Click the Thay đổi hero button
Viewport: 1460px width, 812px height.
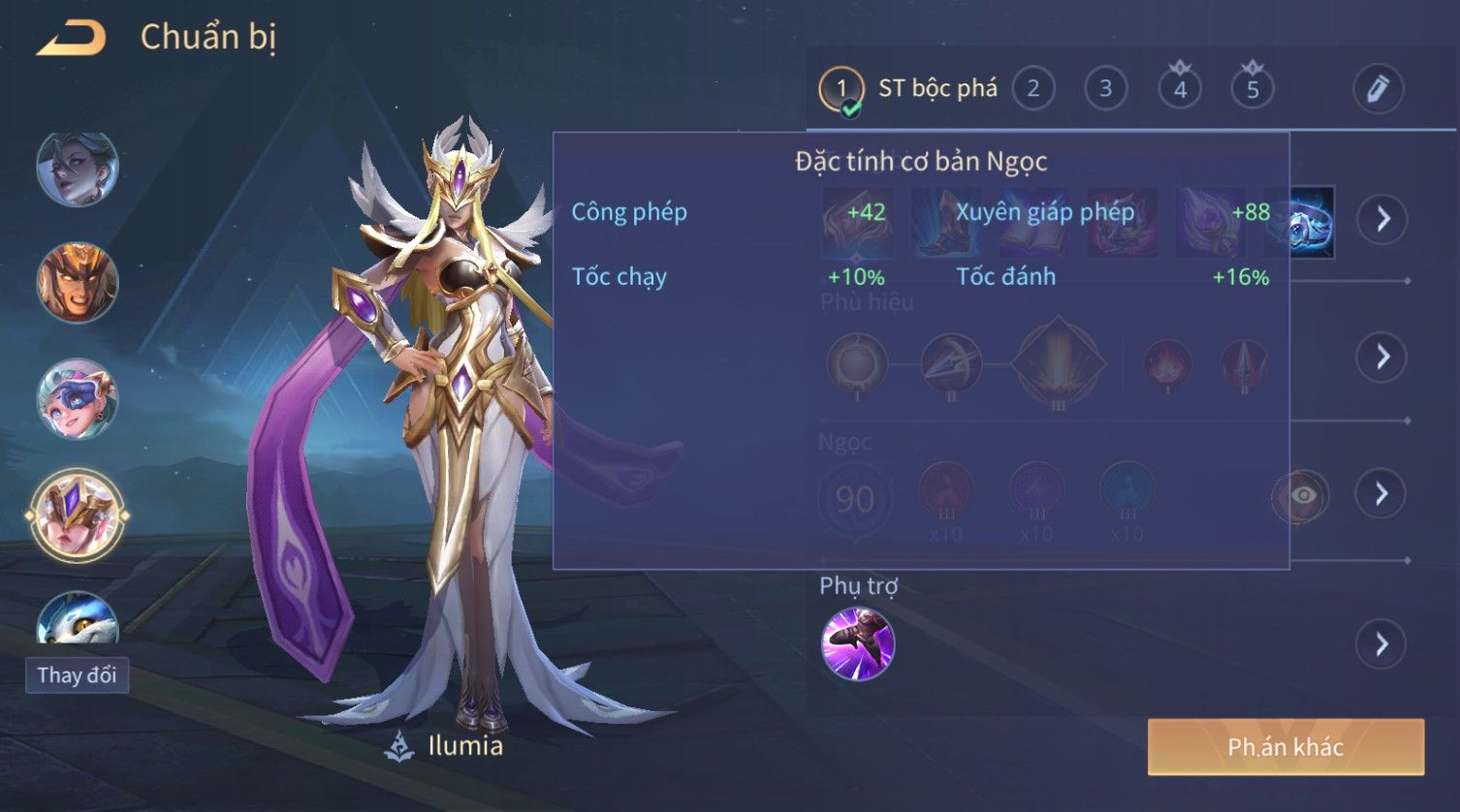pos(77,675)
